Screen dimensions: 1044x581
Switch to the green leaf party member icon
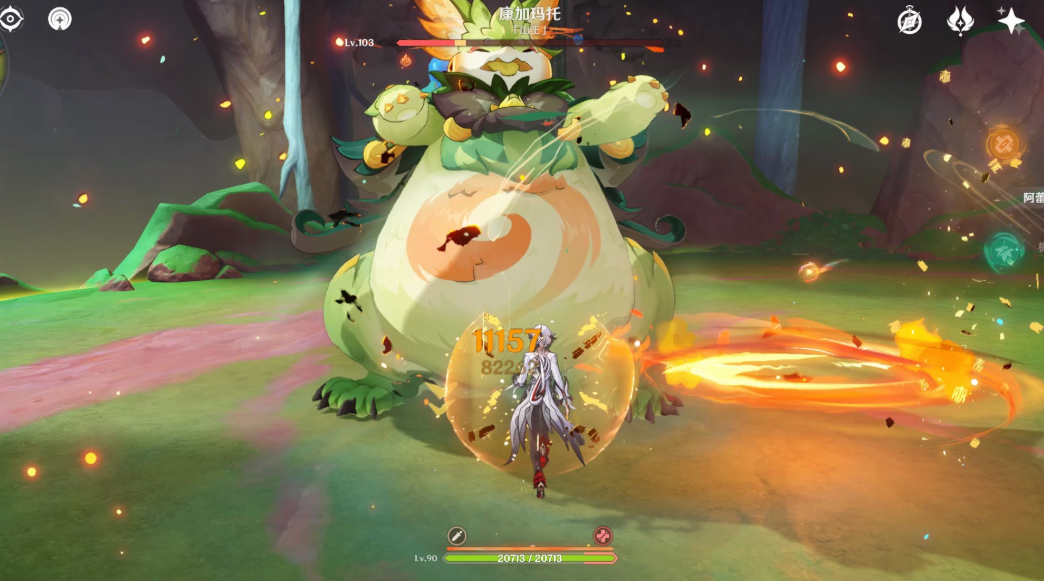(x=1003, y=251)
